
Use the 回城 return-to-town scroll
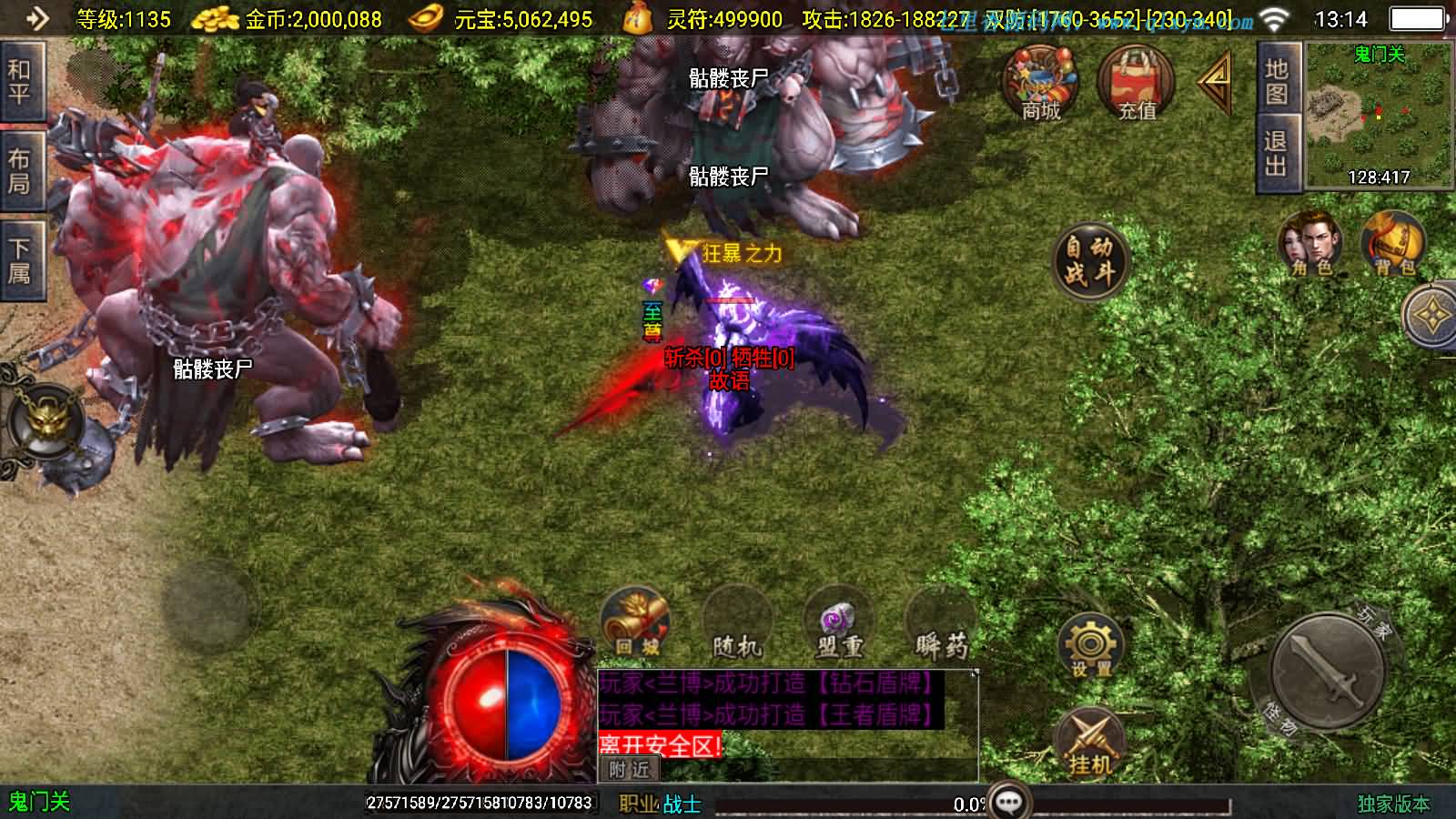coord(636,623)
